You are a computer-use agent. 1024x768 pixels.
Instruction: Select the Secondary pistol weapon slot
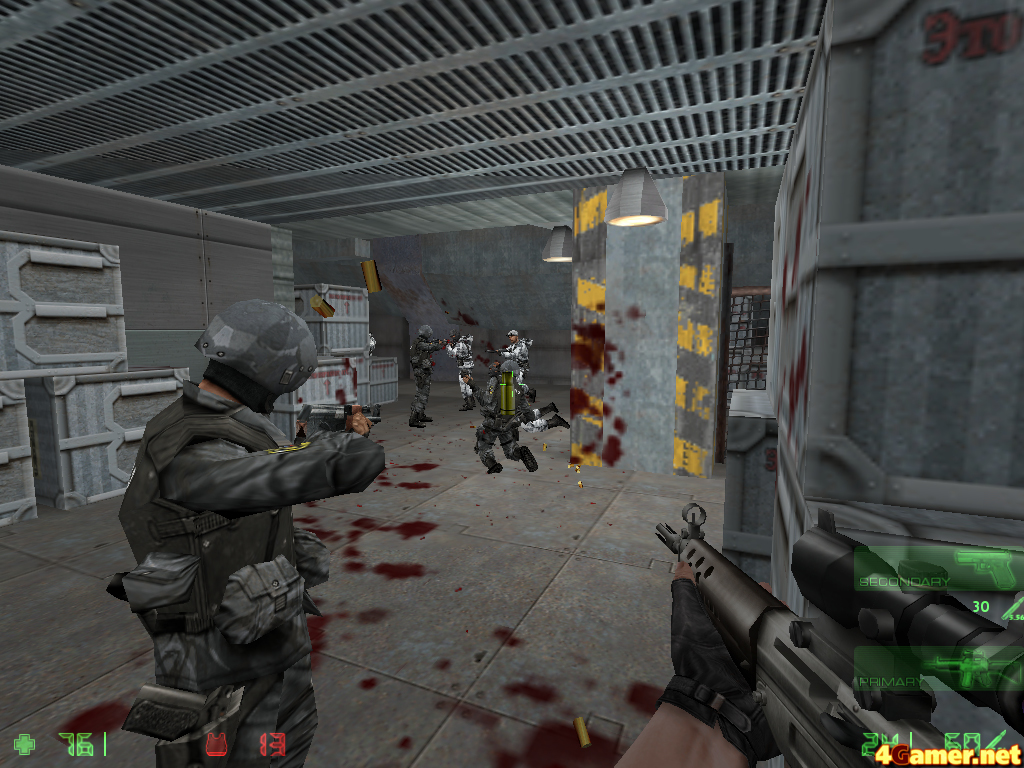pos(936,568)
